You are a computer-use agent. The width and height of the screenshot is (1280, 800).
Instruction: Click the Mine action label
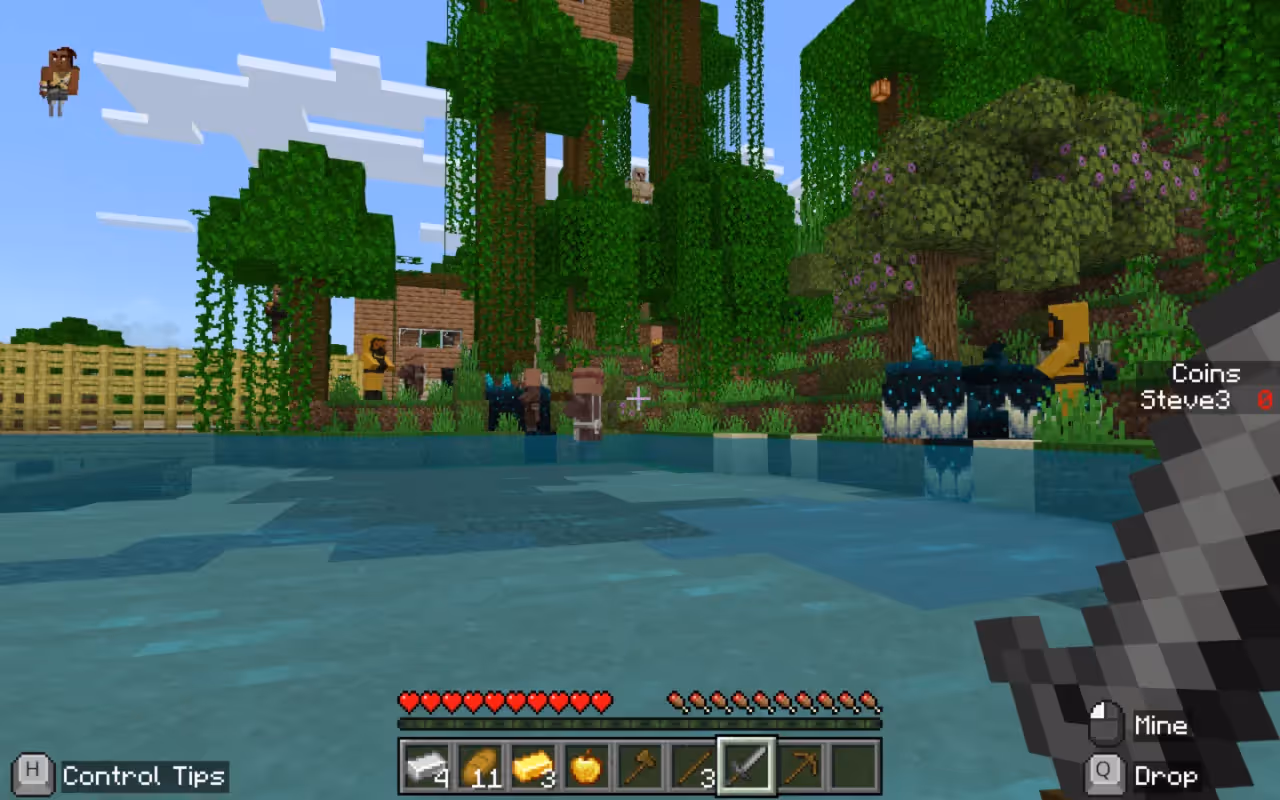click(1161, 724)
